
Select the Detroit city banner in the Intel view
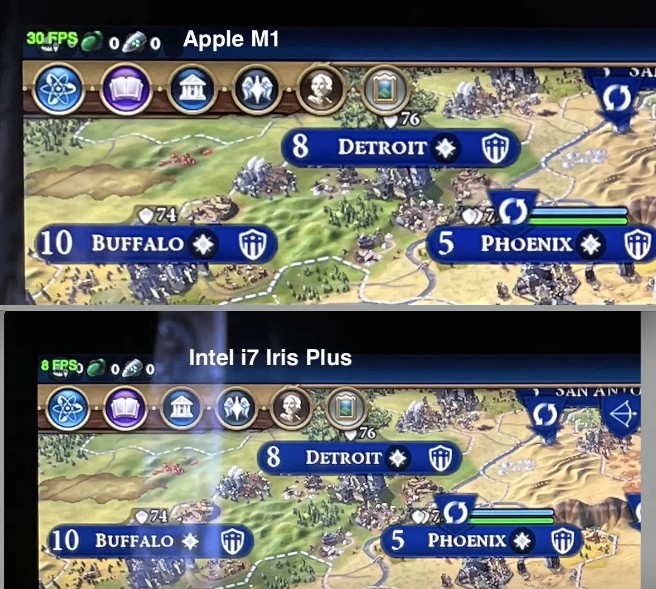pyautogui.click(x=343, y=458)
